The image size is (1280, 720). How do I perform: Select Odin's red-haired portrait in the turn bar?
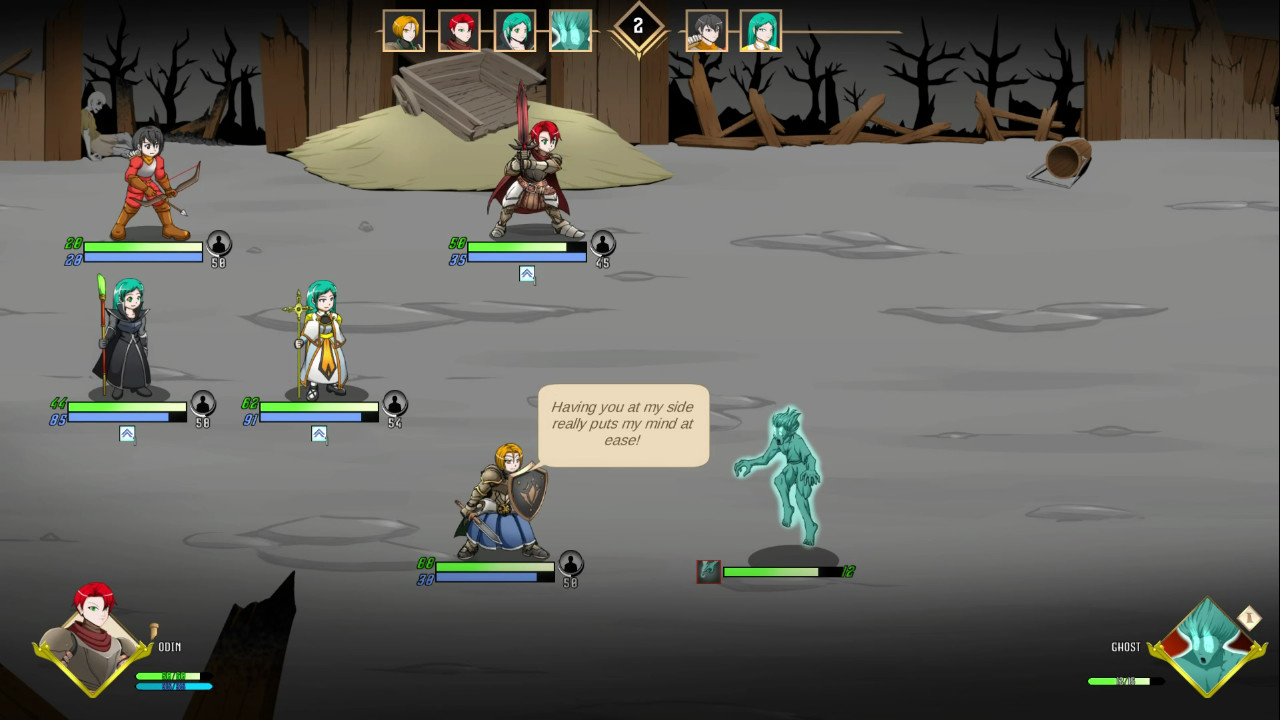tap(457, 30)
